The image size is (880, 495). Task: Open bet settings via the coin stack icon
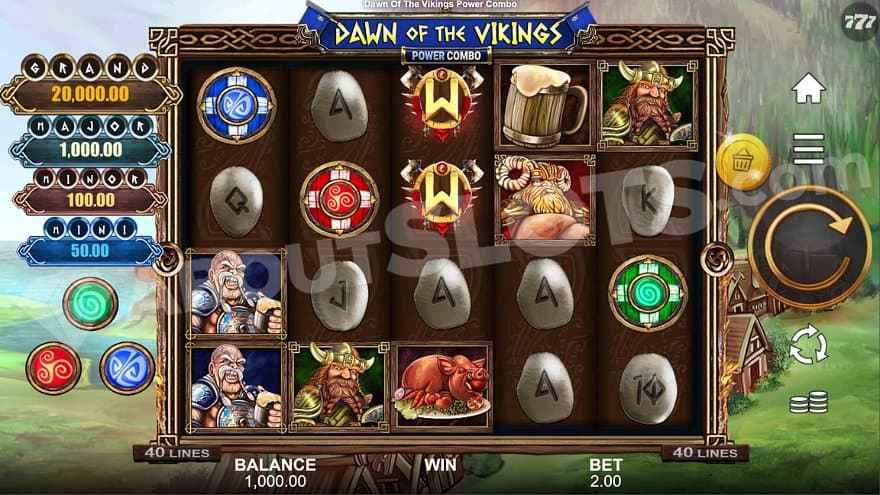click(x=808, y=402)
